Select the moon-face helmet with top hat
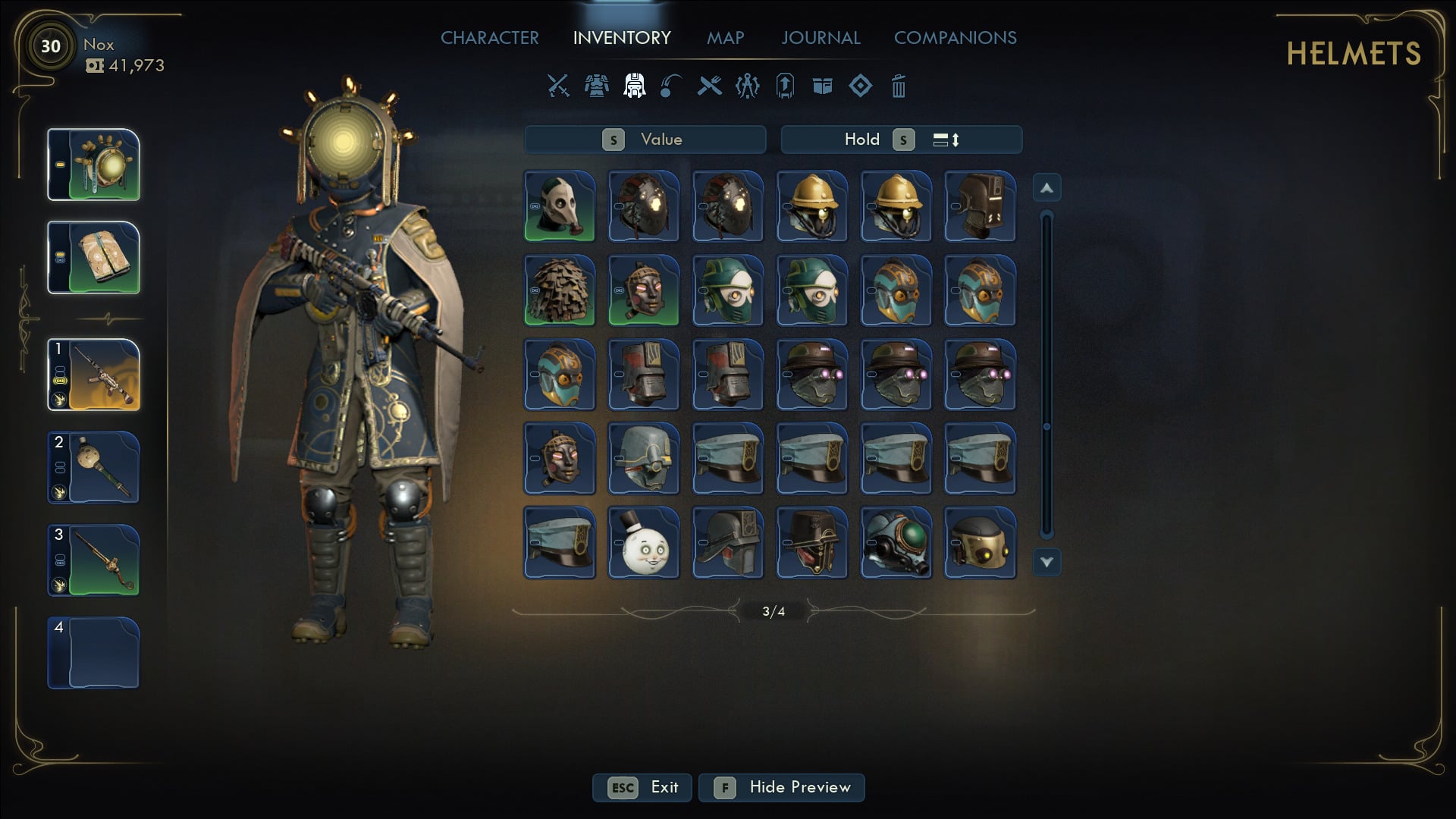The image size is (1456, 819). click(643, 543)
